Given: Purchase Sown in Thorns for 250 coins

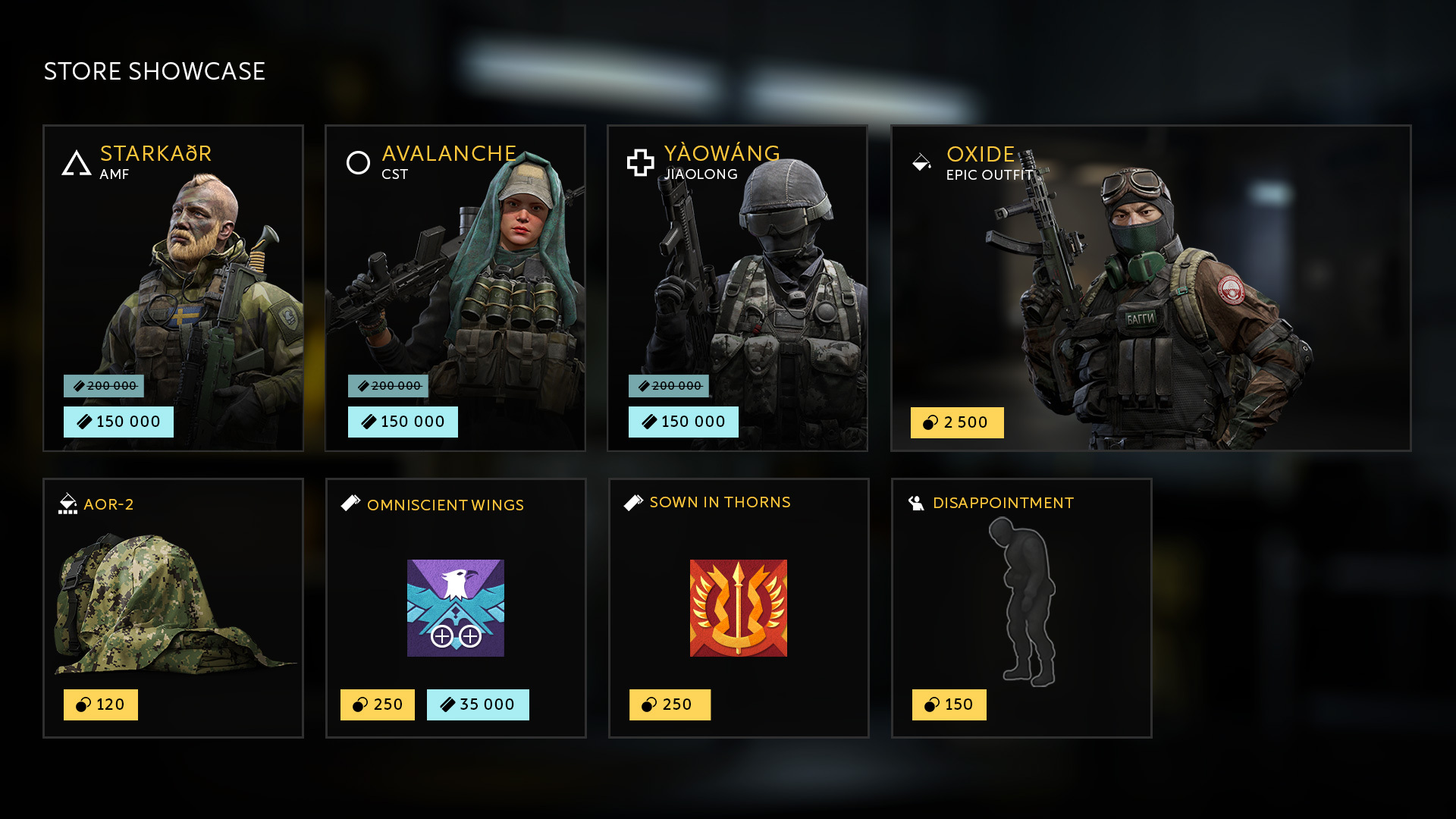Looking at the screenshot, I should pyautogui.click(x=670, y=705).
